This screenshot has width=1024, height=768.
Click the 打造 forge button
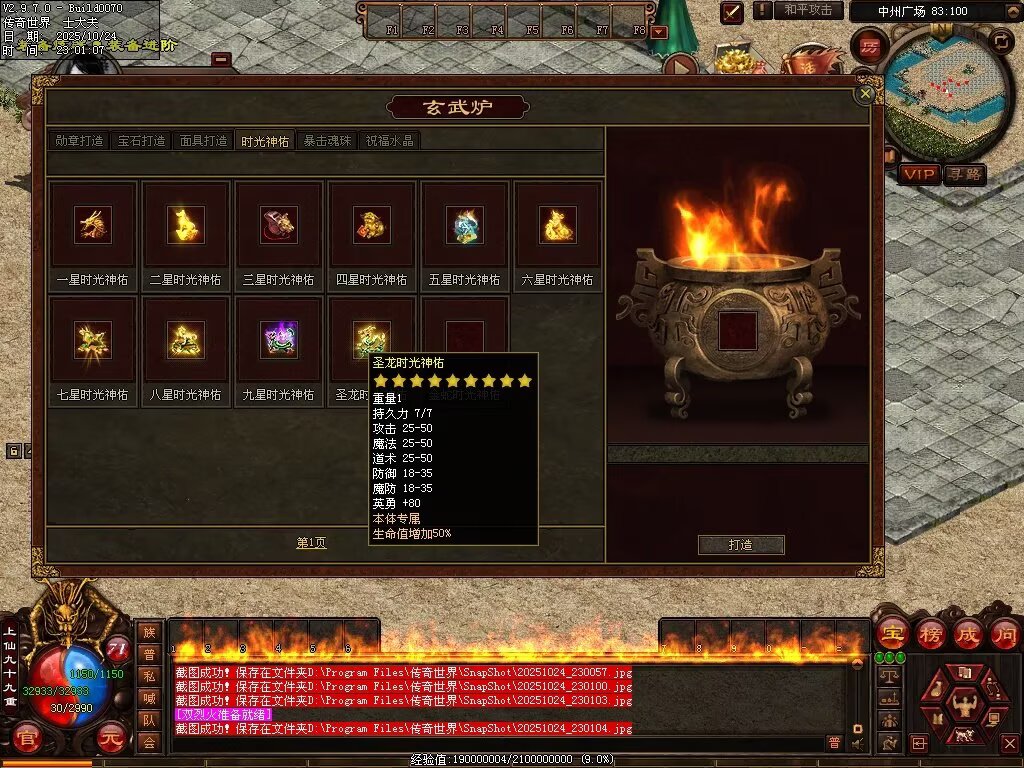coord(741,545)
